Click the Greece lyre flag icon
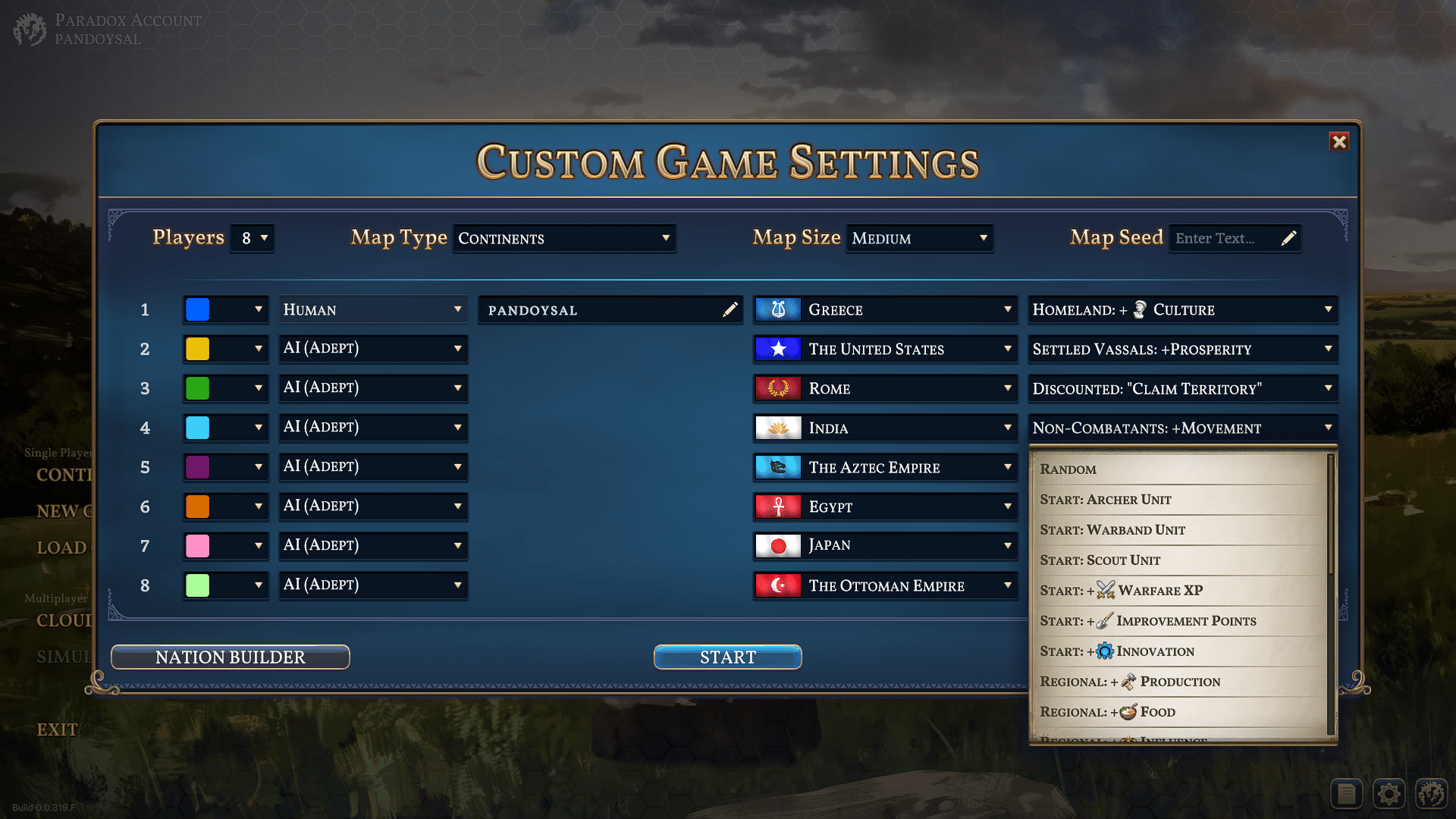The height and width of the screenshot is (819, 1456). [777, 309]
